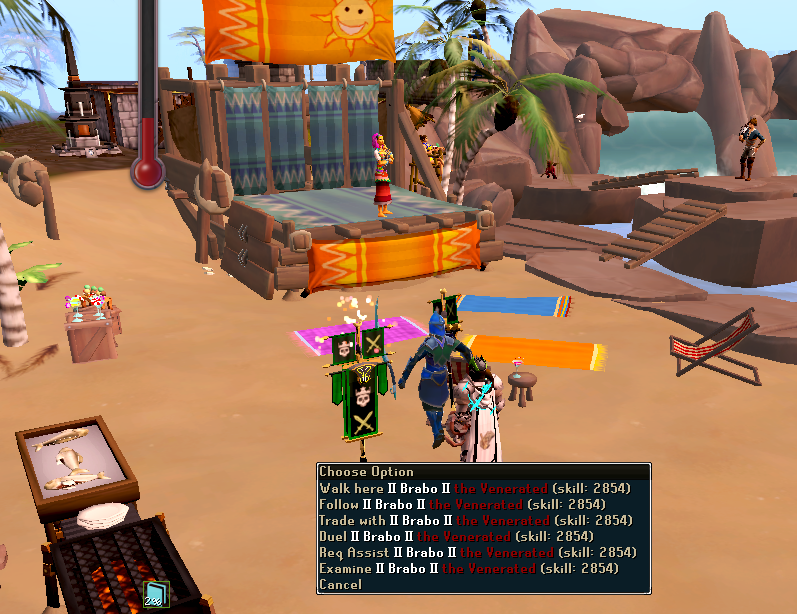The height and width of the screenshot is (614, 797).
Task: Click Req Assist II Brabo II
Action: click(x=476, y=552)
